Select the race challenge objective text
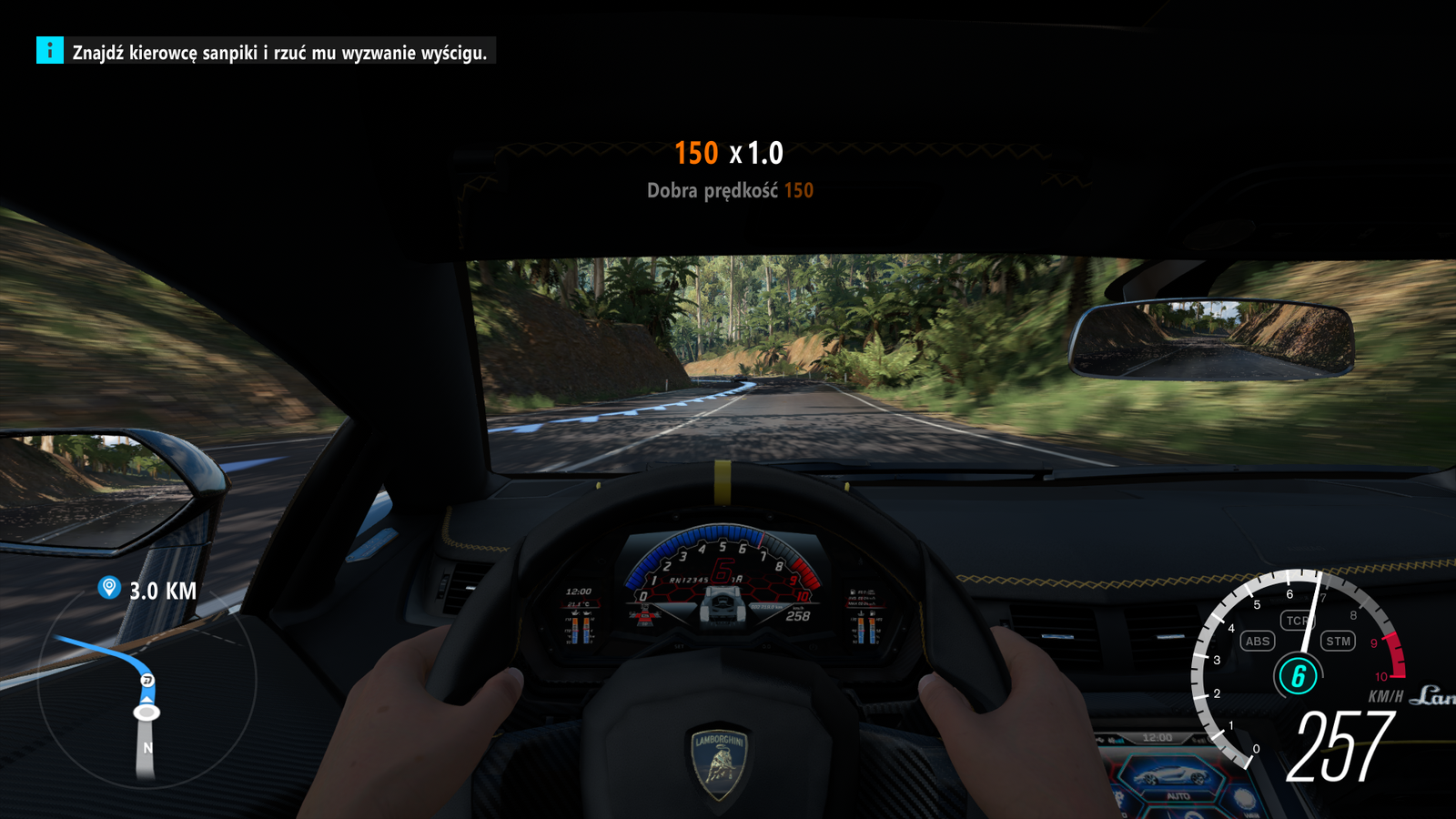This screenshot has height=819, width=1456. click(x=279, y=53)
